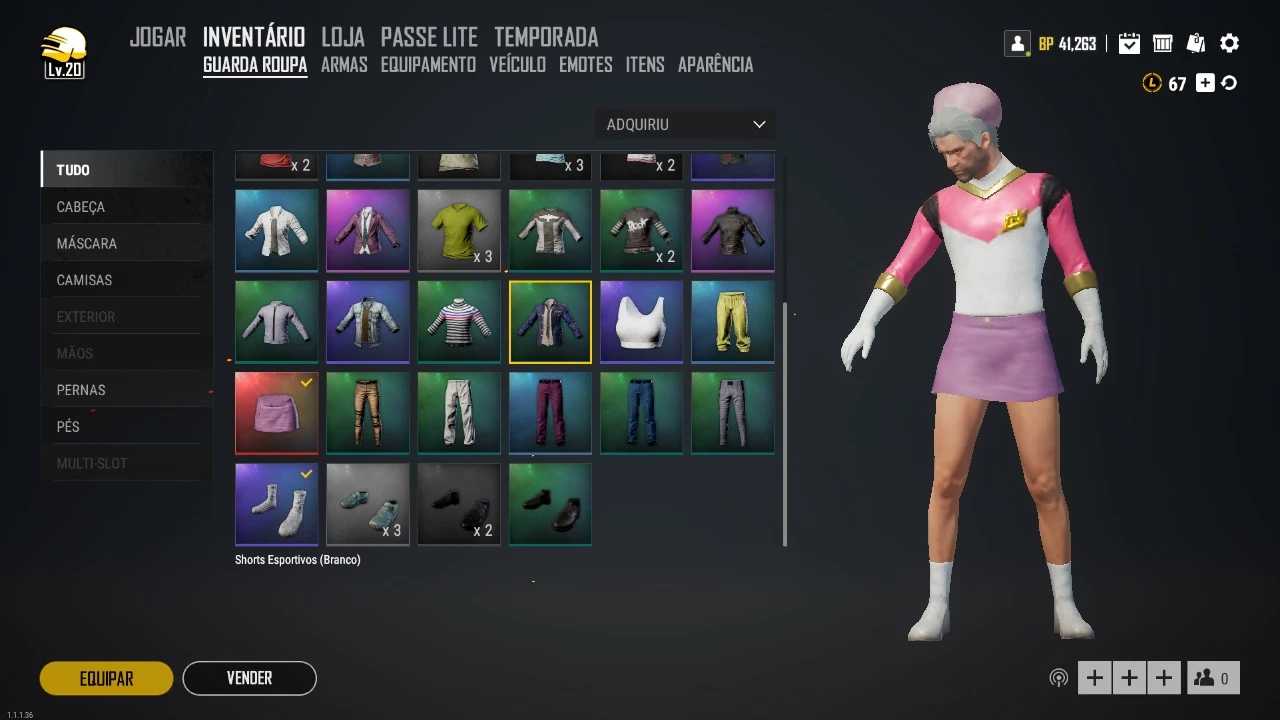
Task: Open the JOGAR main tab
Action: click(158, 38)
